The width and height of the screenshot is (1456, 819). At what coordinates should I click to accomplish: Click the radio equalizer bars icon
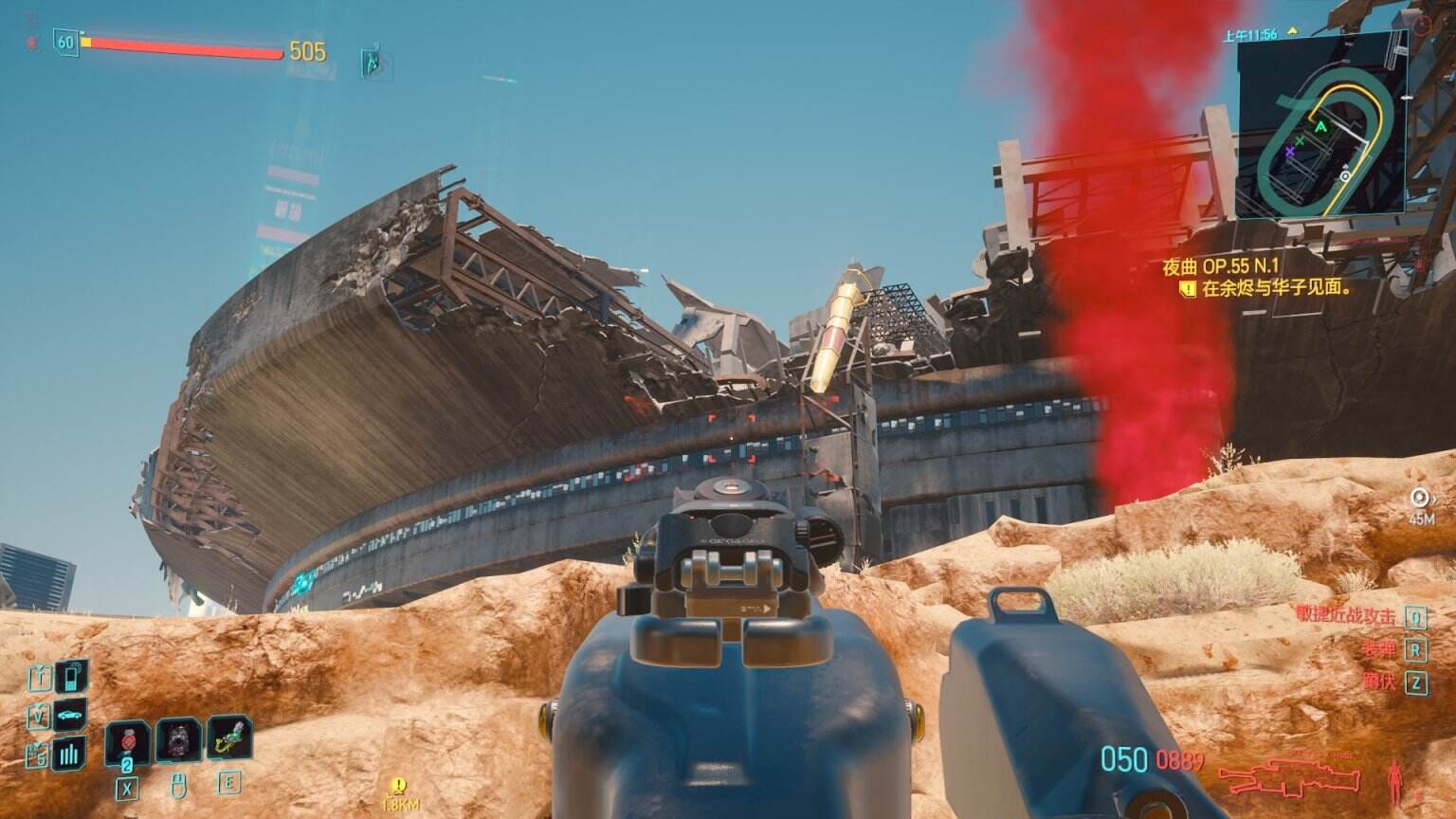(70, 754)
